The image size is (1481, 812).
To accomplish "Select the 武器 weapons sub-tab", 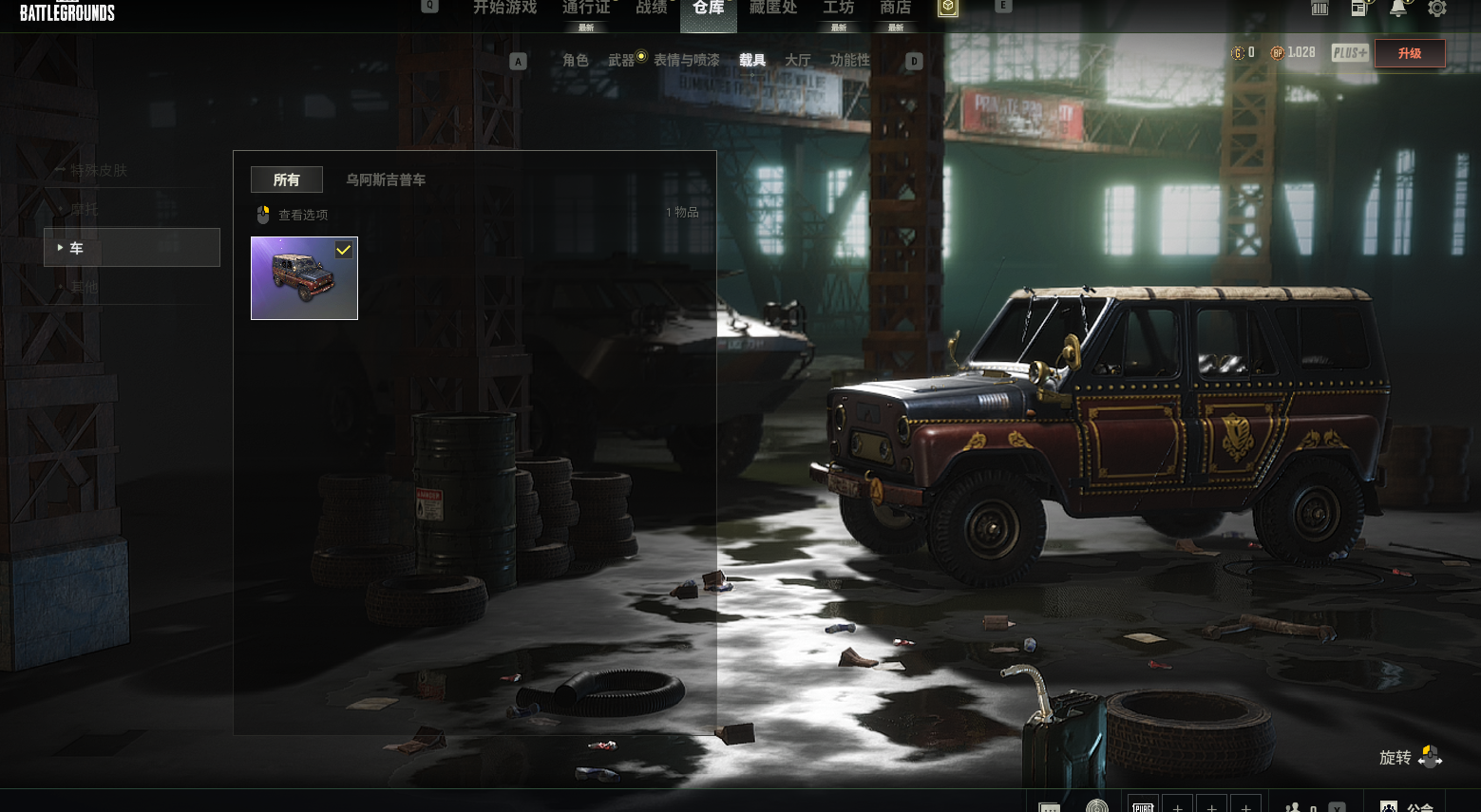I will coord(621,60).
